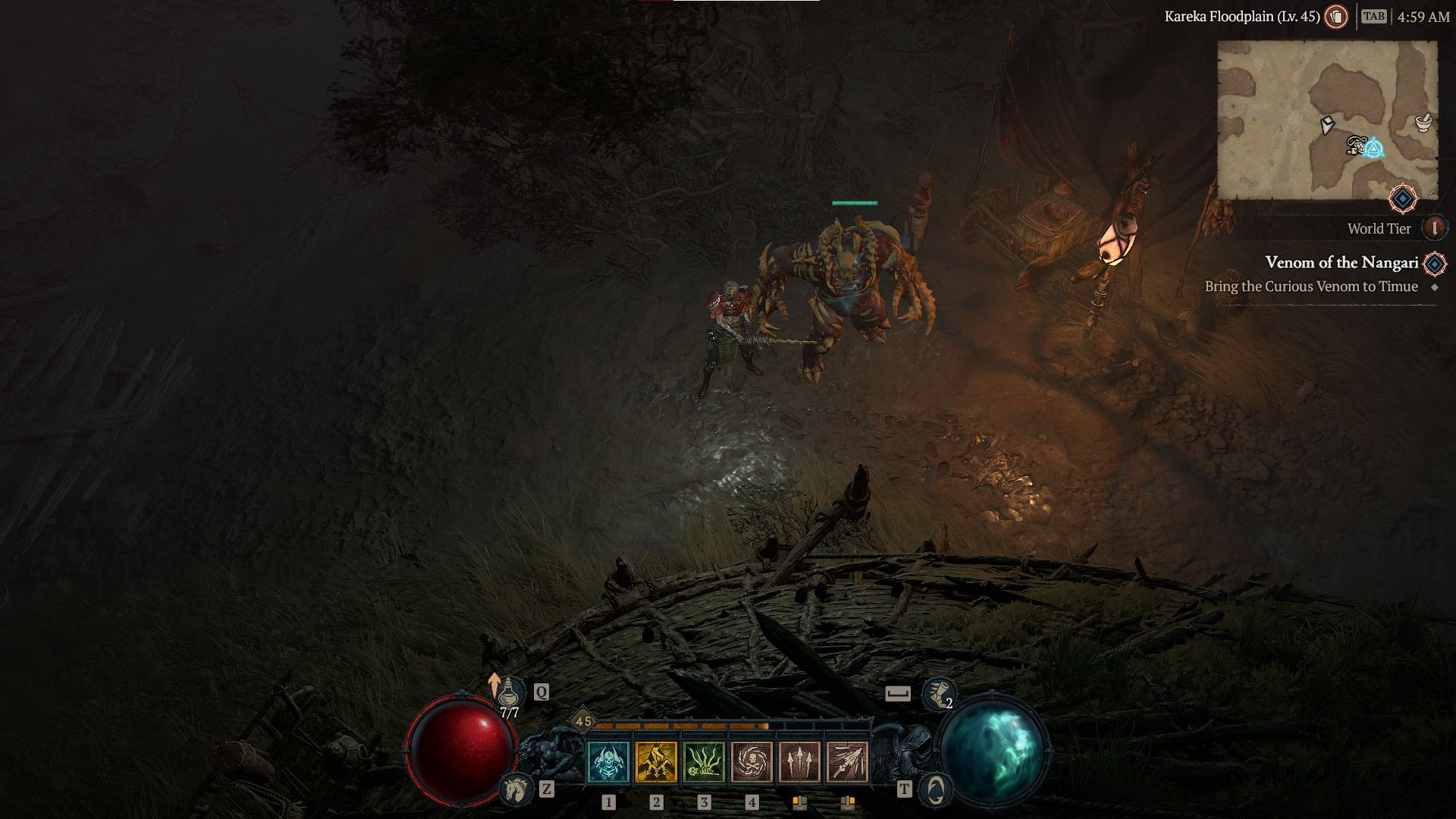The width and height of the screenshot is (1456, 819).
Task: Summon the mount with the horse icon
Action: [517, 789]
